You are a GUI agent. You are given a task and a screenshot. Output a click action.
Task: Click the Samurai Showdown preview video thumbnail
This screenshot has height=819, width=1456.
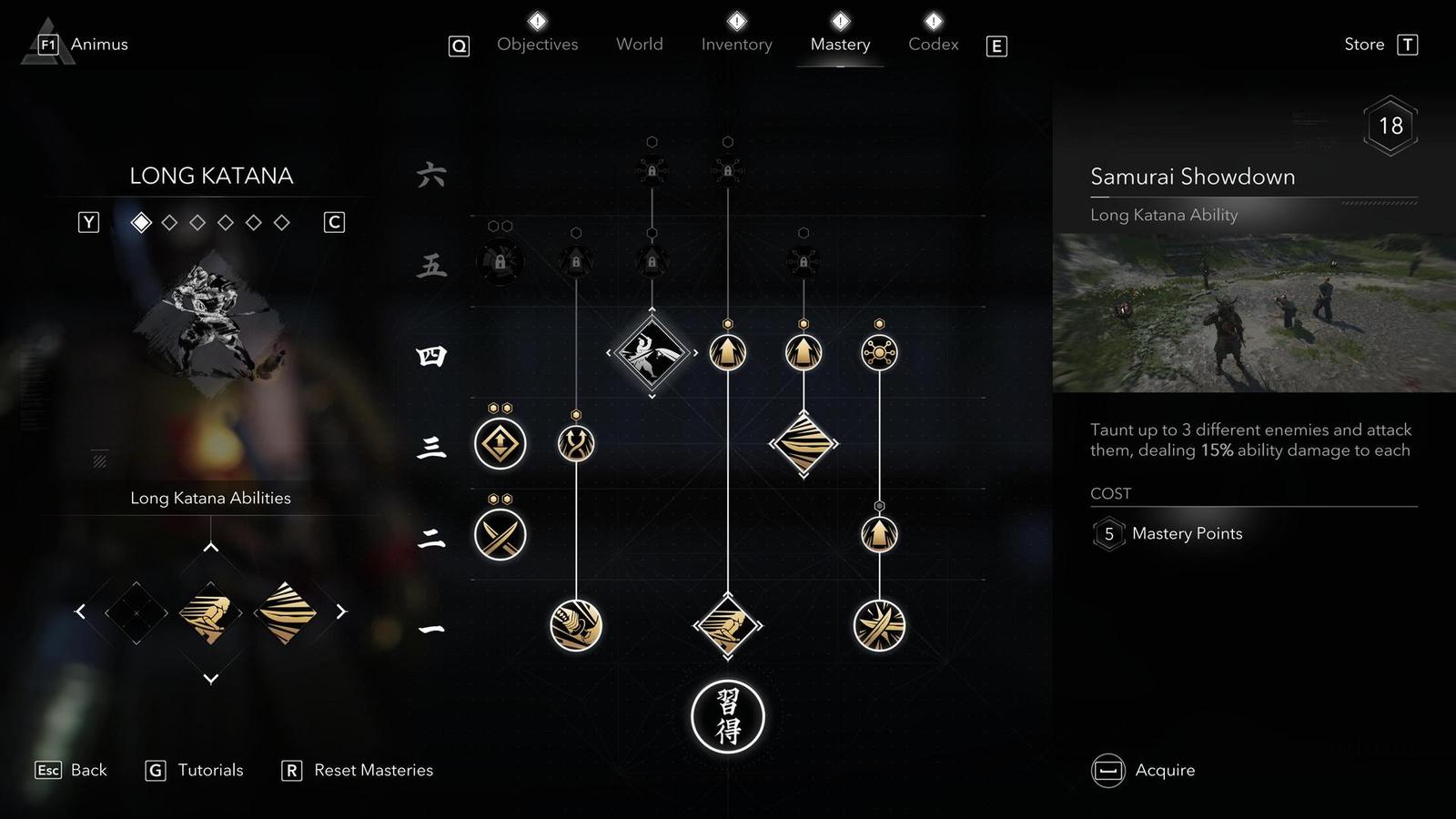coord(1253,314)
